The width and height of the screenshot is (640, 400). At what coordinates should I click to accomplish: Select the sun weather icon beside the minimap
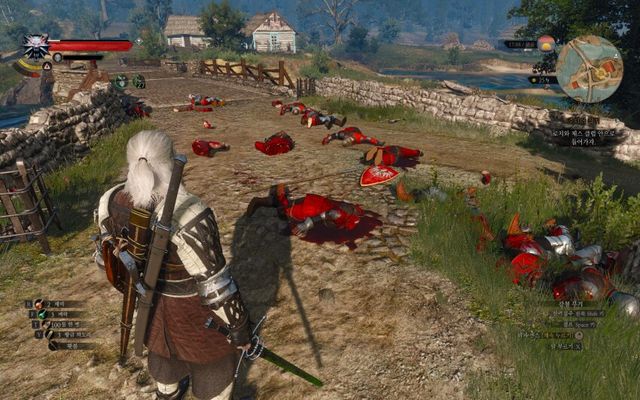pos(545,44)
